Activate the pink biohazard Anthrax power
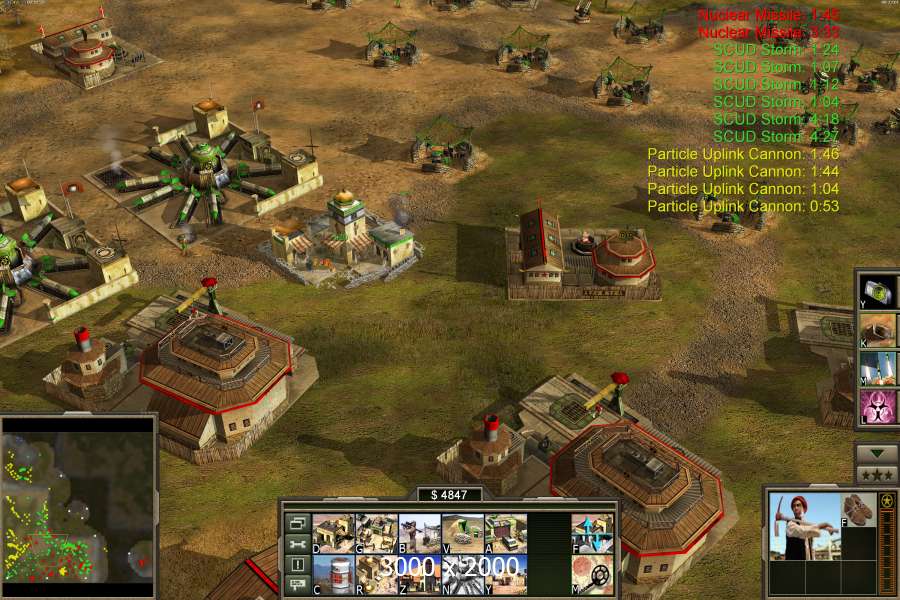Screen dimensions: 900x600 877,407
